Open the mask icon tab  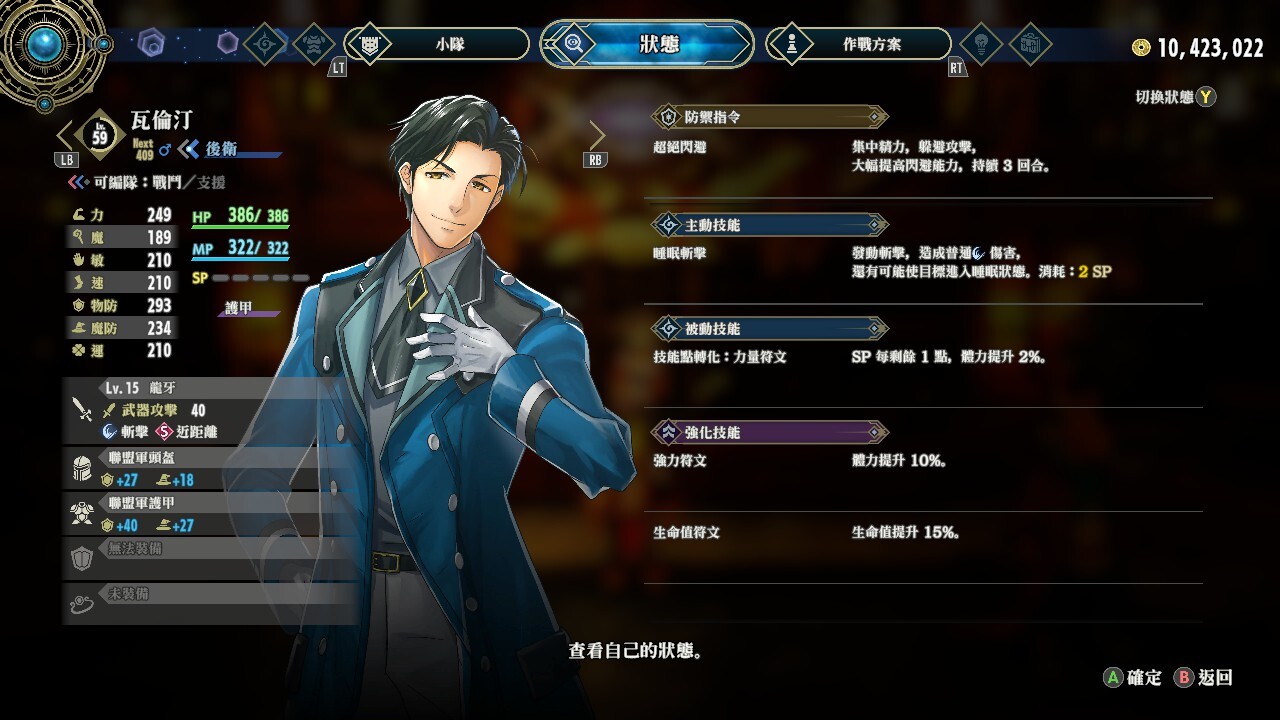pos(315,44)
